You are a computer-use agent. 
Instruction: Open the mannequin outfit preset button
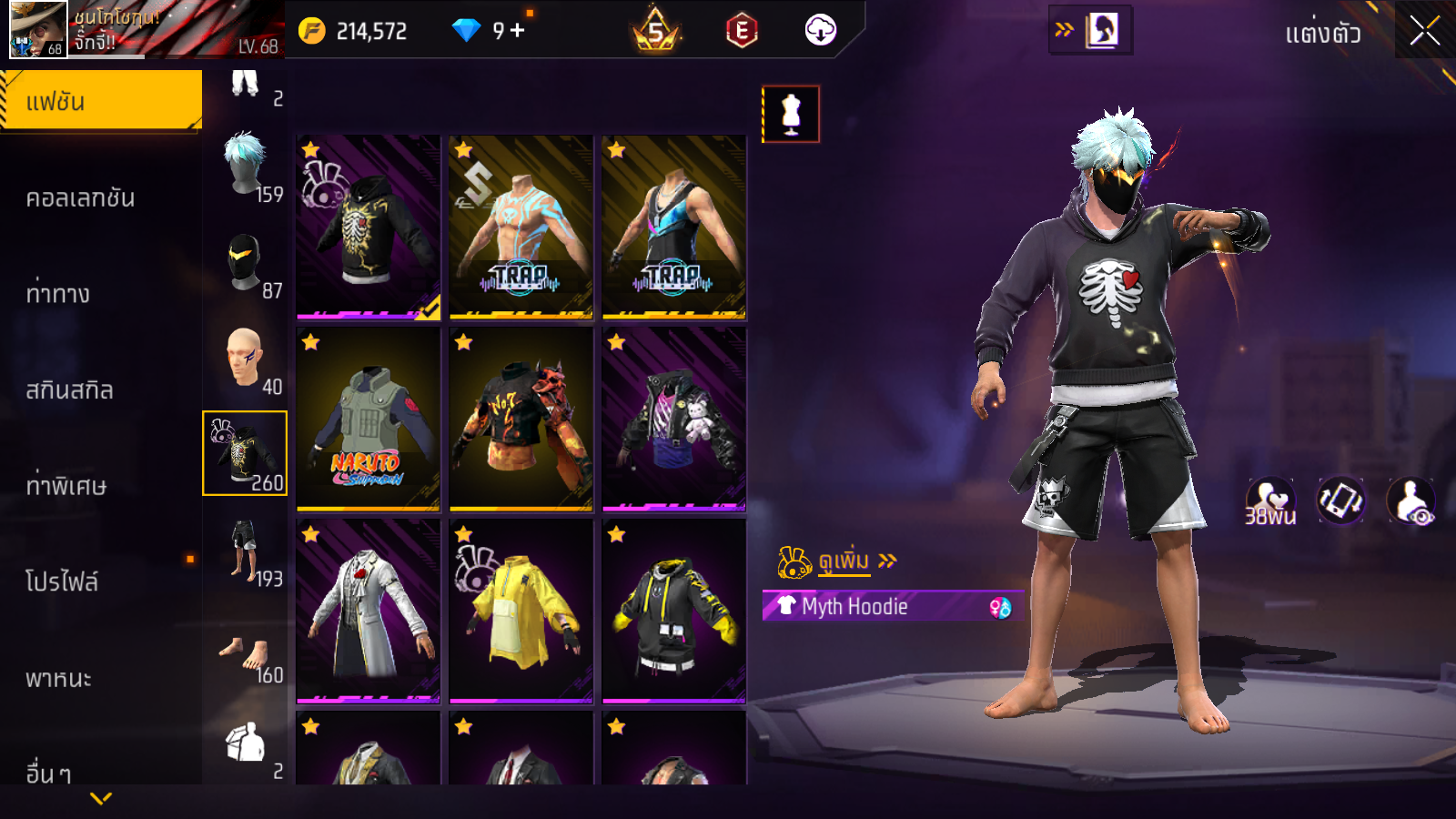791,114
